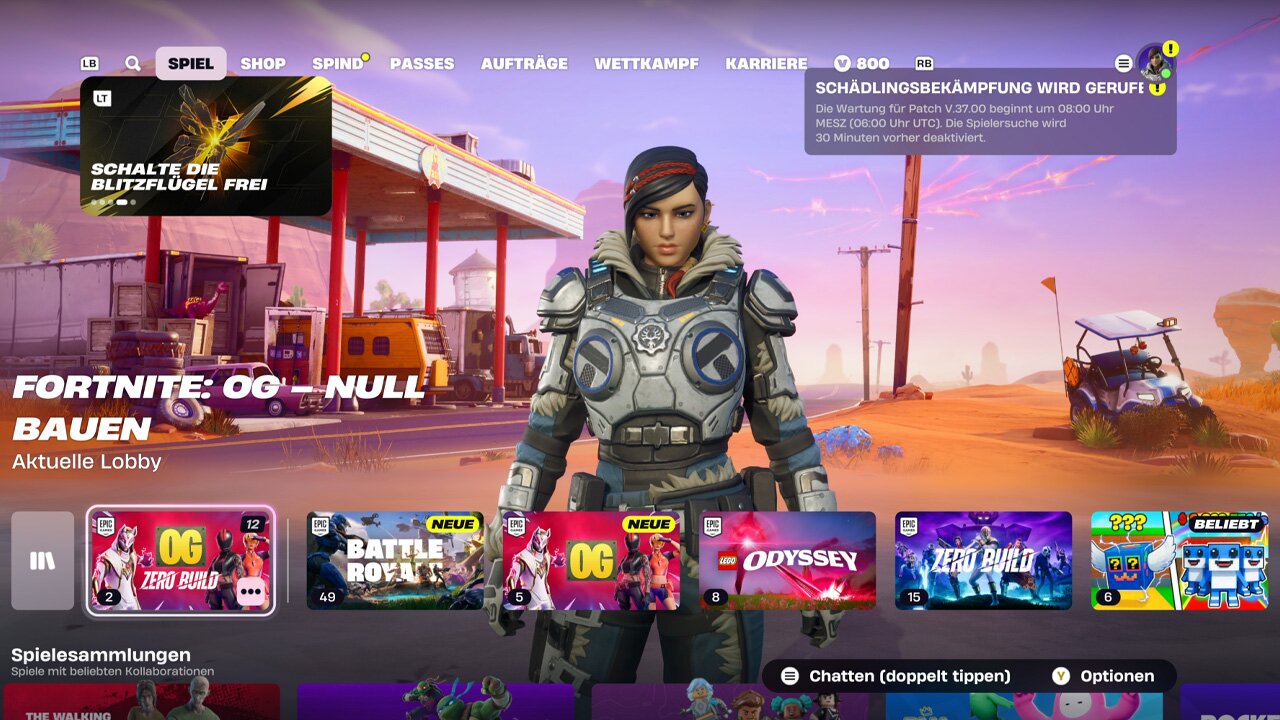Select the third dot in the banner page indicator

(110, 202)
